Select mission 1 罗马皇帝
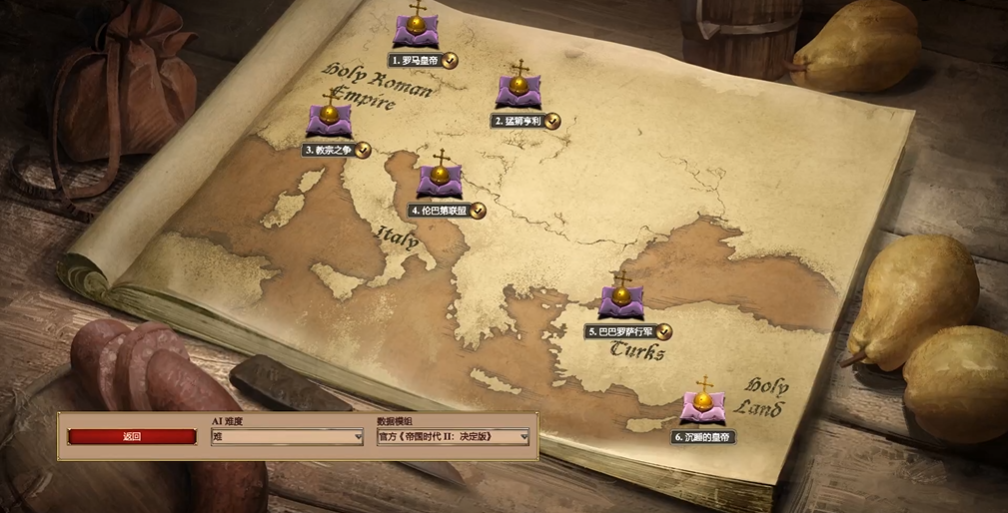Viewport: 1008px width, 513px height. tap(418, 32)
